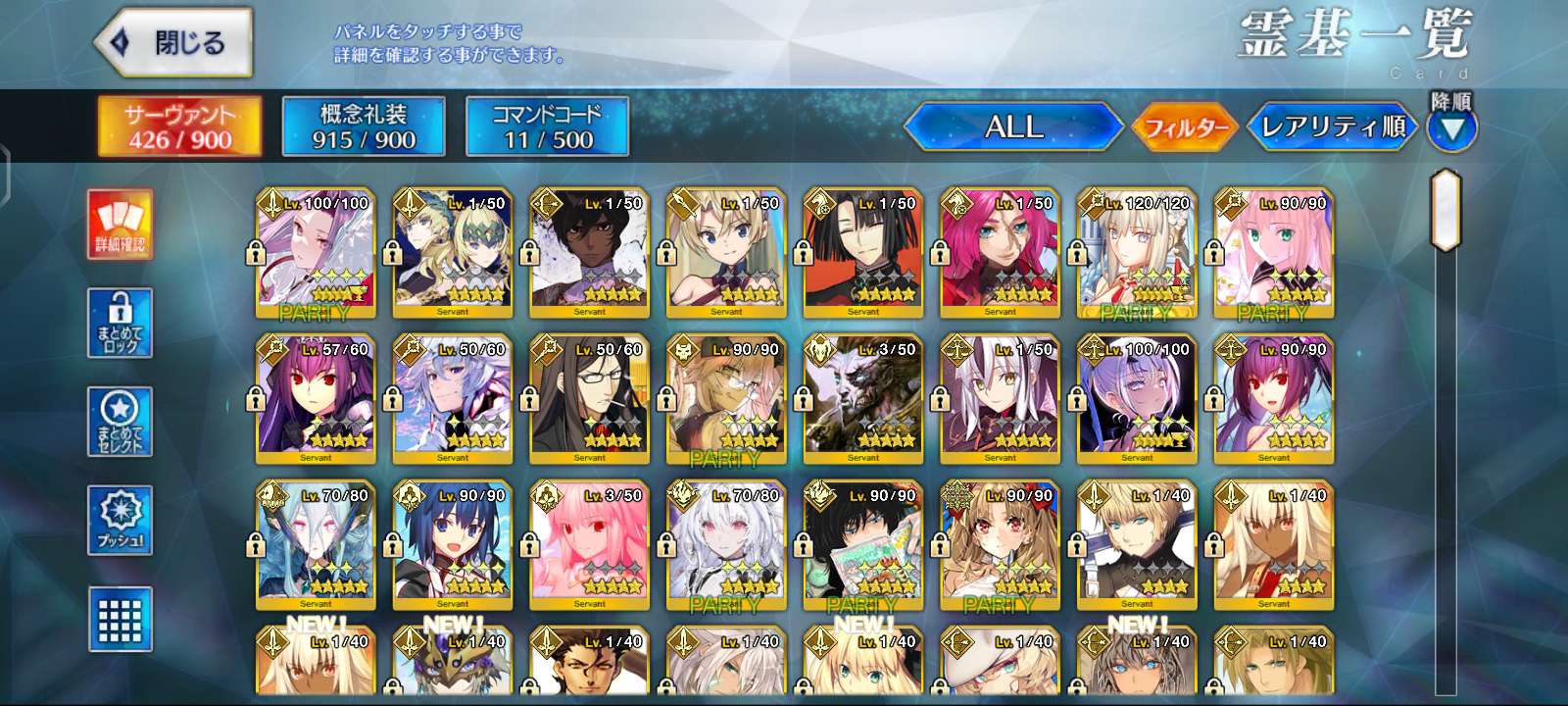Choose the まとめてセレクト bulk select button
The height and width of the screenshot is (706, 1568).
click(x=120, y=423)
